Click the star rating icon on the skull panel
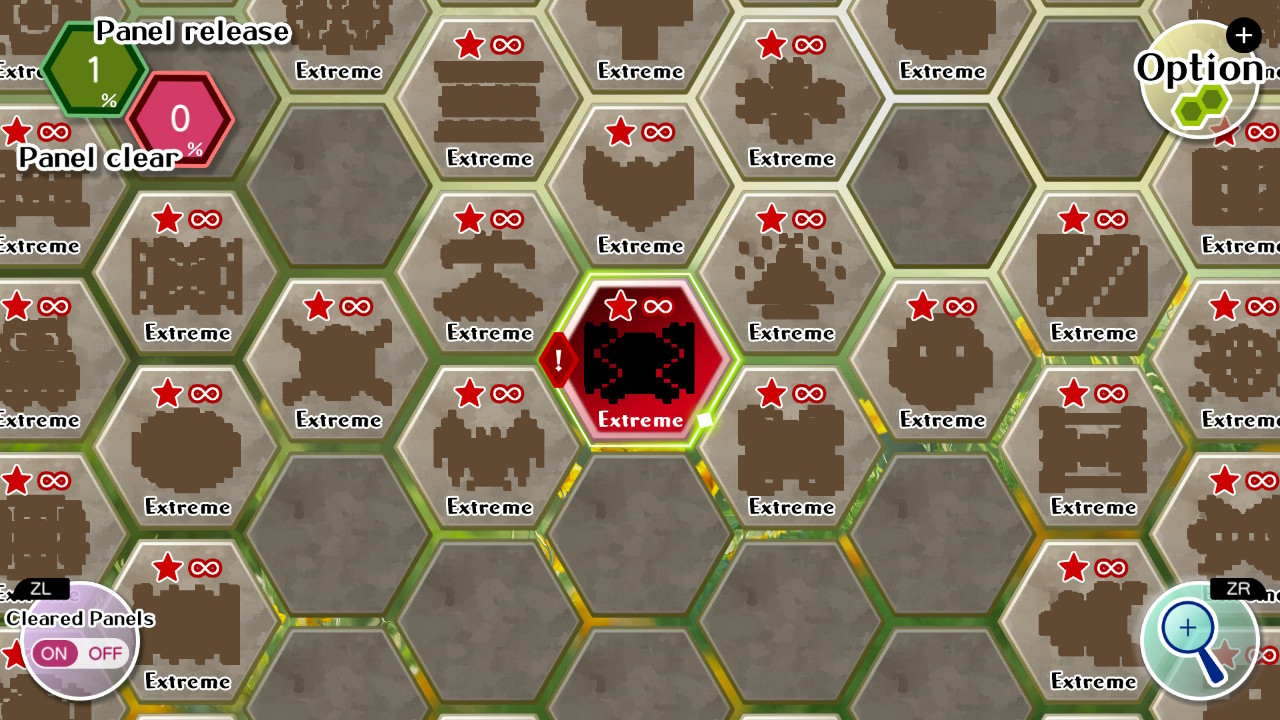Screen dimensions: 1280x720 tap(622, 307)
